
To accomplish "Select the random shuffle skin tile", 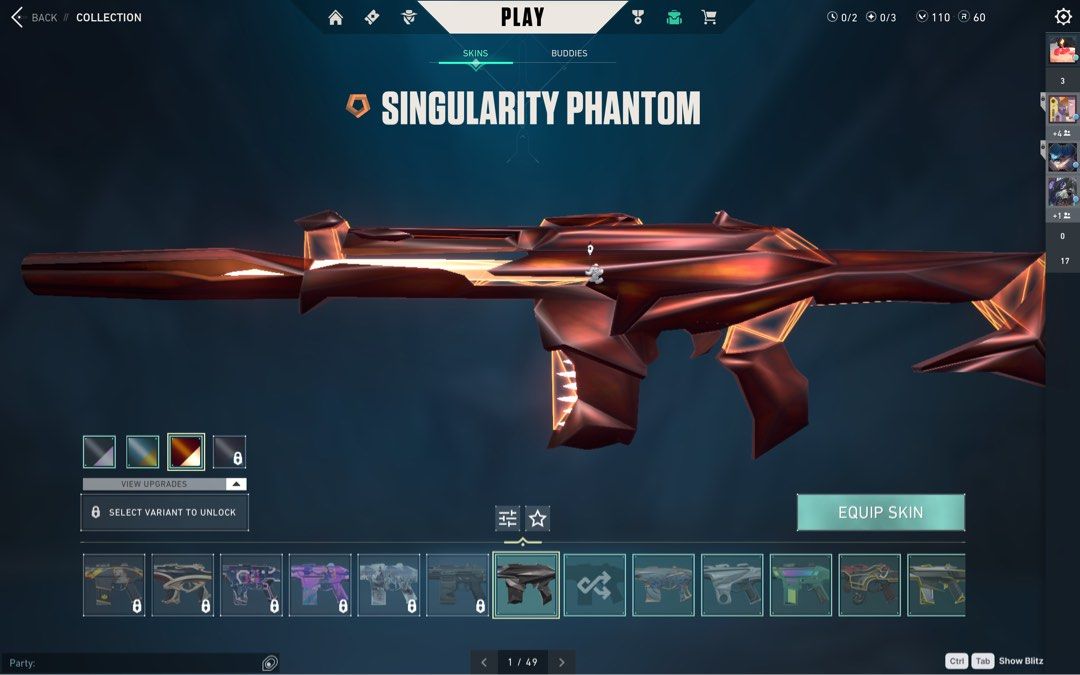I will click(x=594, y=585).
